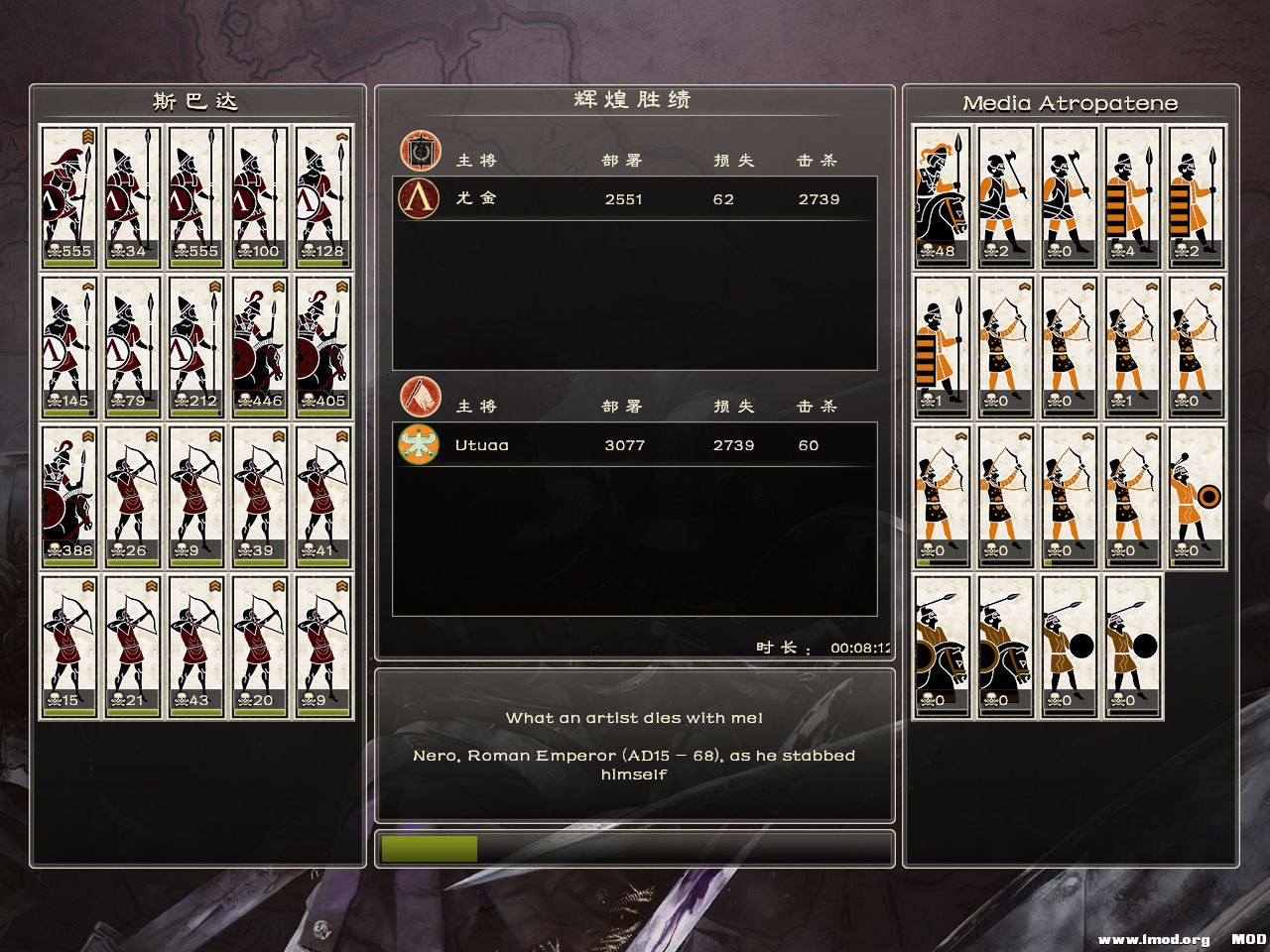Select the archer card showing 39 kills
Image resolution: width=1270 pixels, height=952 pixels.
259,497
